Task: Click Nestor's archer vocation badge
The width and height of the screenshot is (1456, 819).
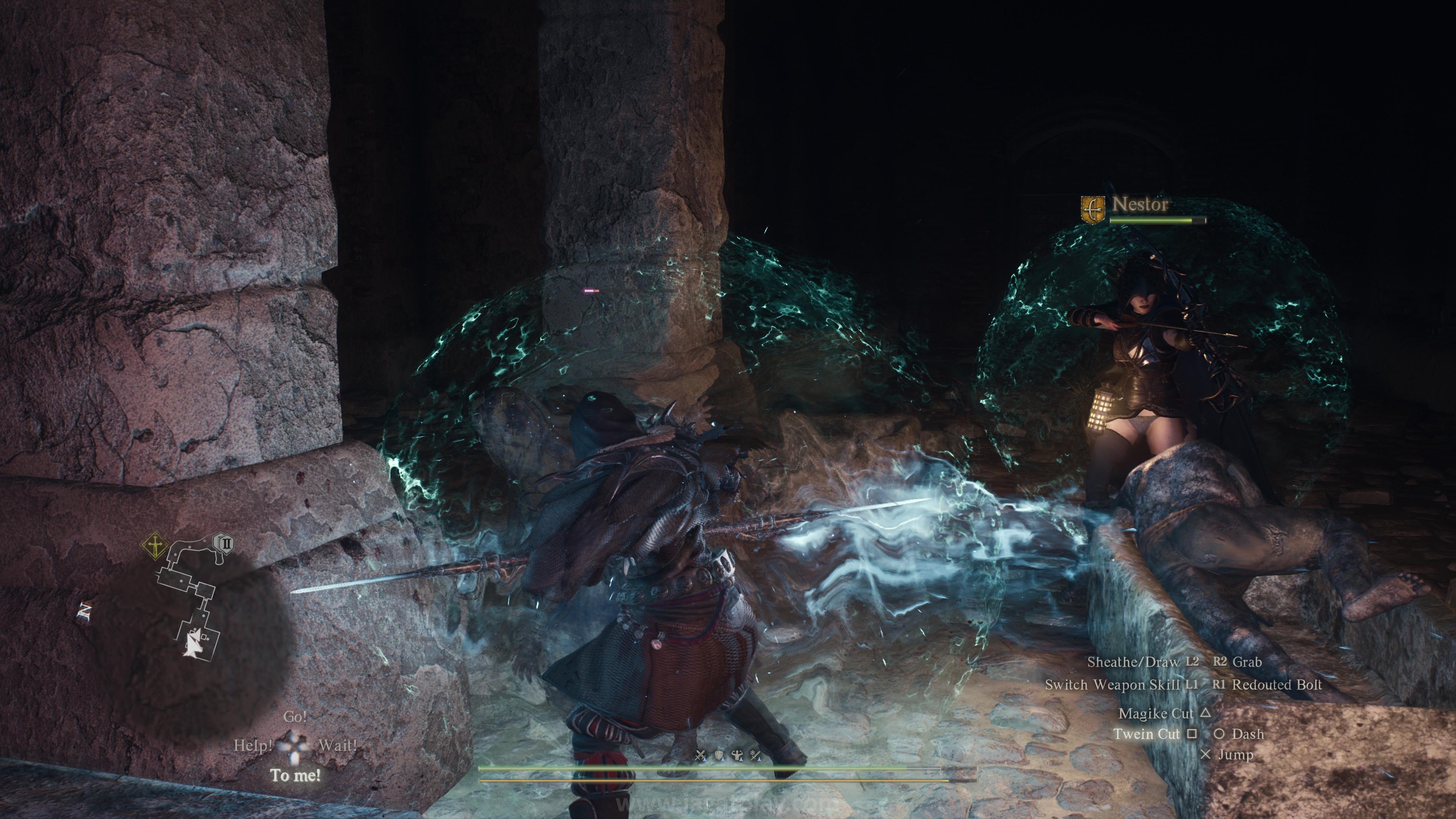Action: pyautogui.click(x=1092, y=210)
